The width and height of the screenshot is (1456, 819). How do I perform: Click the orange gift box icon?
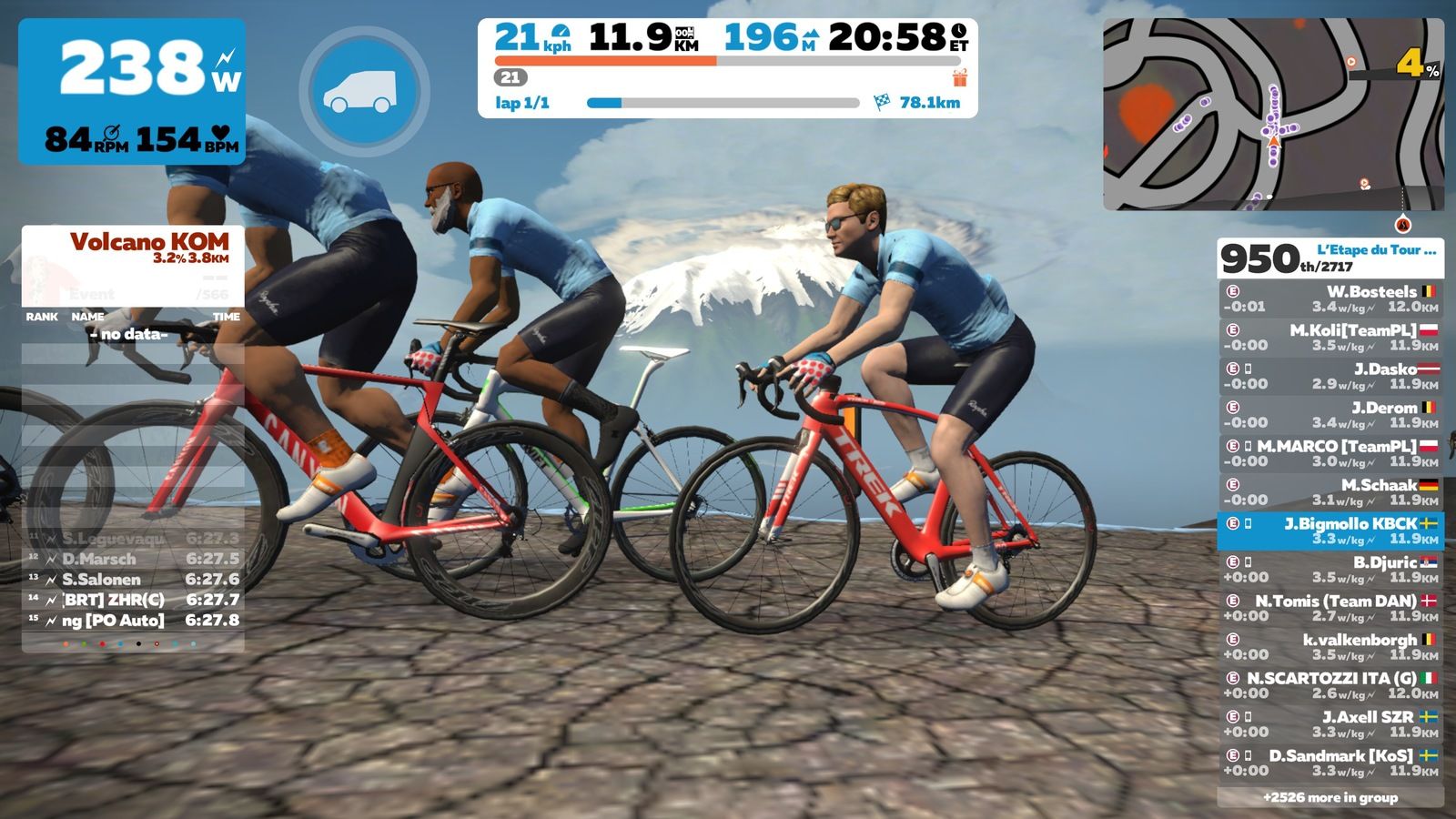point(959,78)
